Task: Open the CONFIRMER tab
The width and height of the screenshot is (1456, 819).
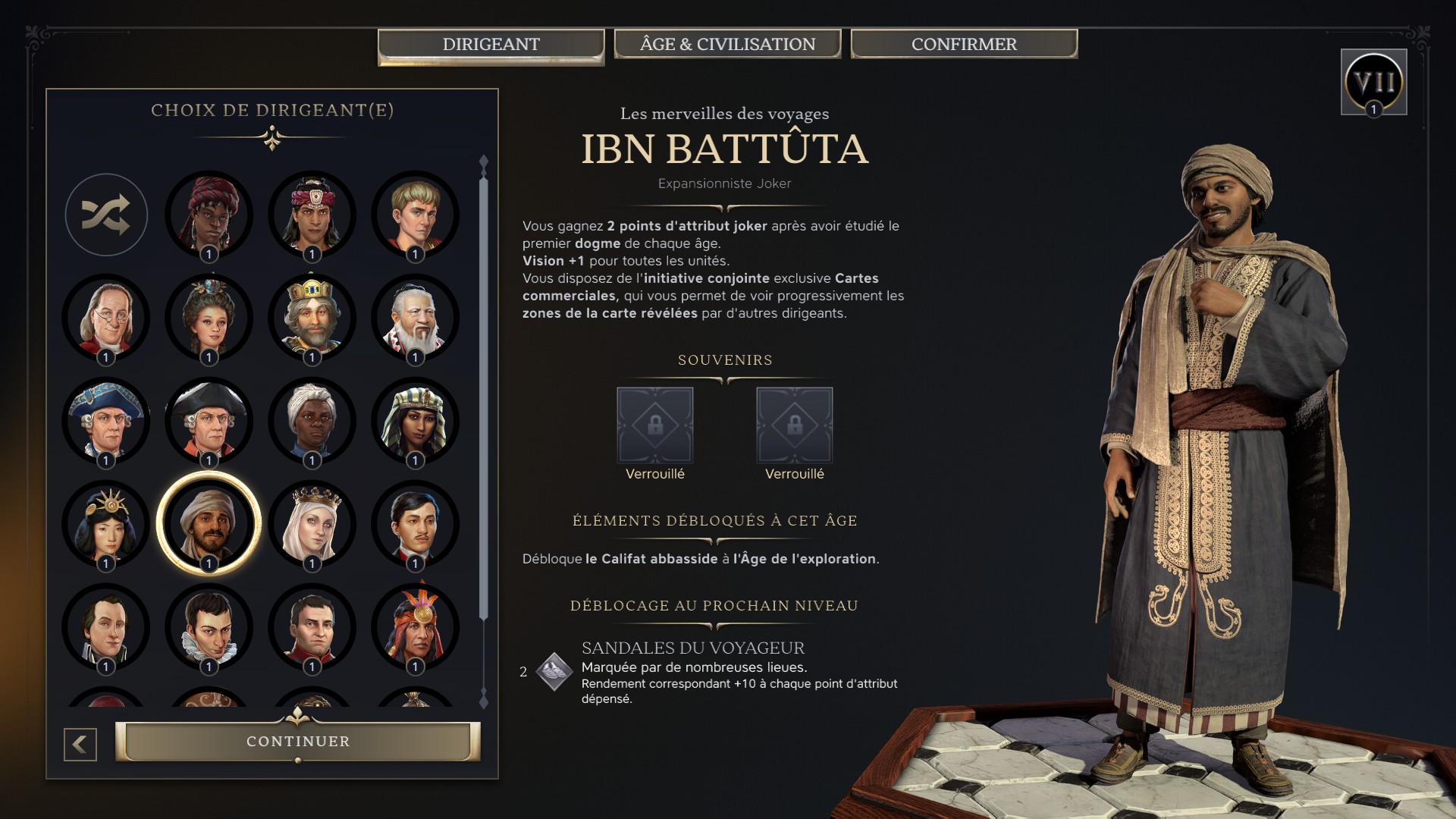Action: point(963,44)
